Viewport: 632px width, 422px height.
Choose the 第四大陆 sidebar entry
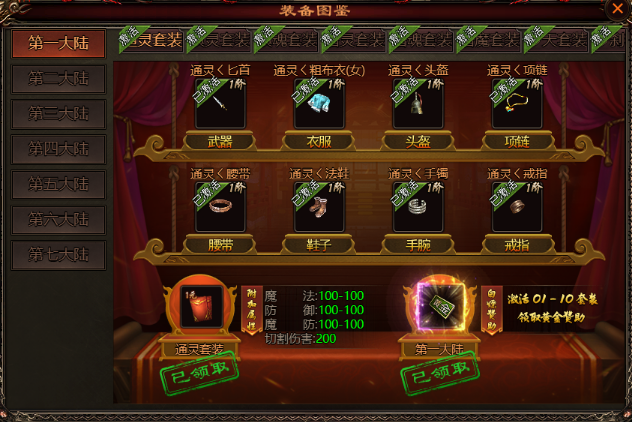click(59, 150)
